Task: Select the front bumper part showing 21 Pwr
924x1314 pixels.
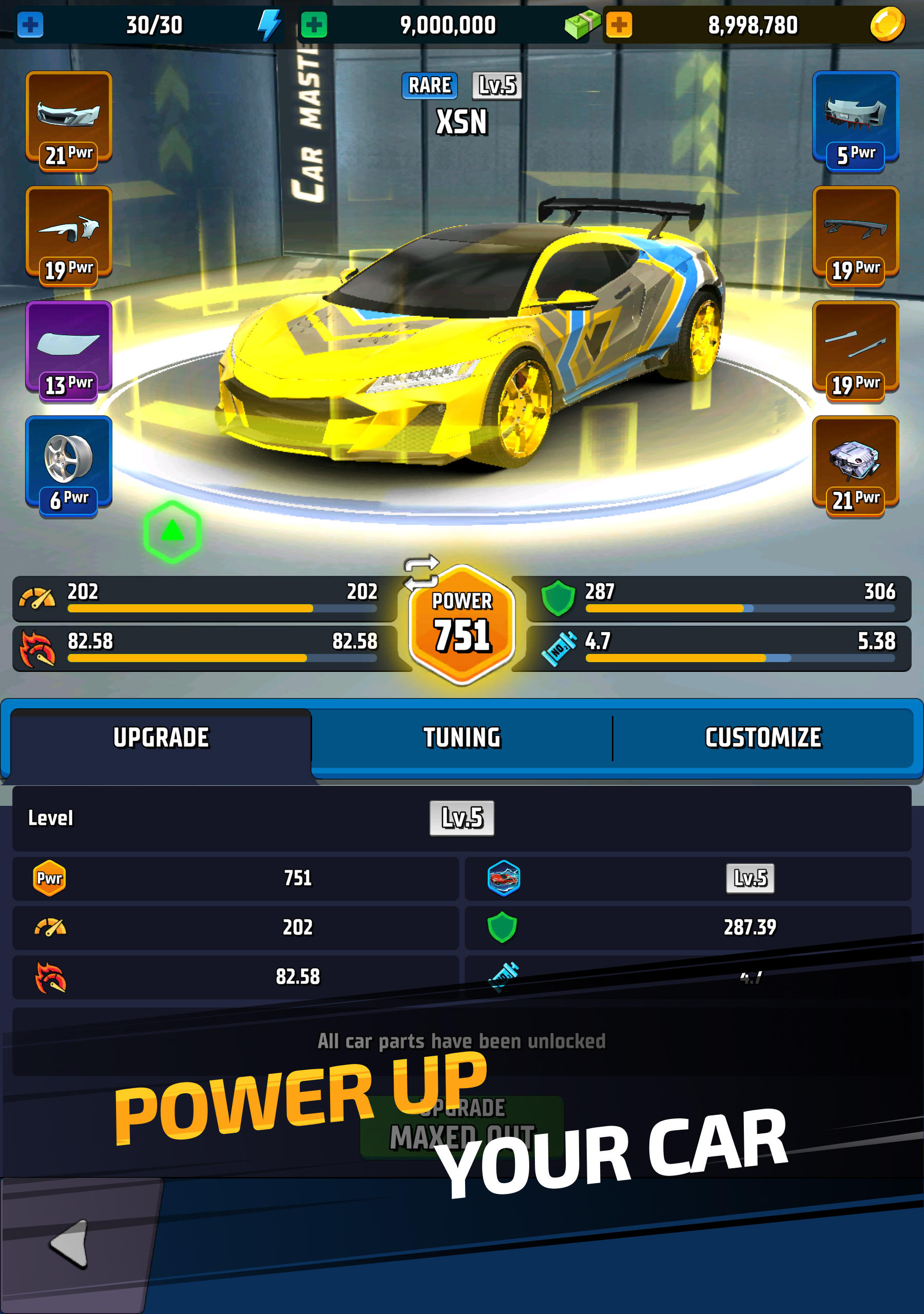Action: [69, 120]
